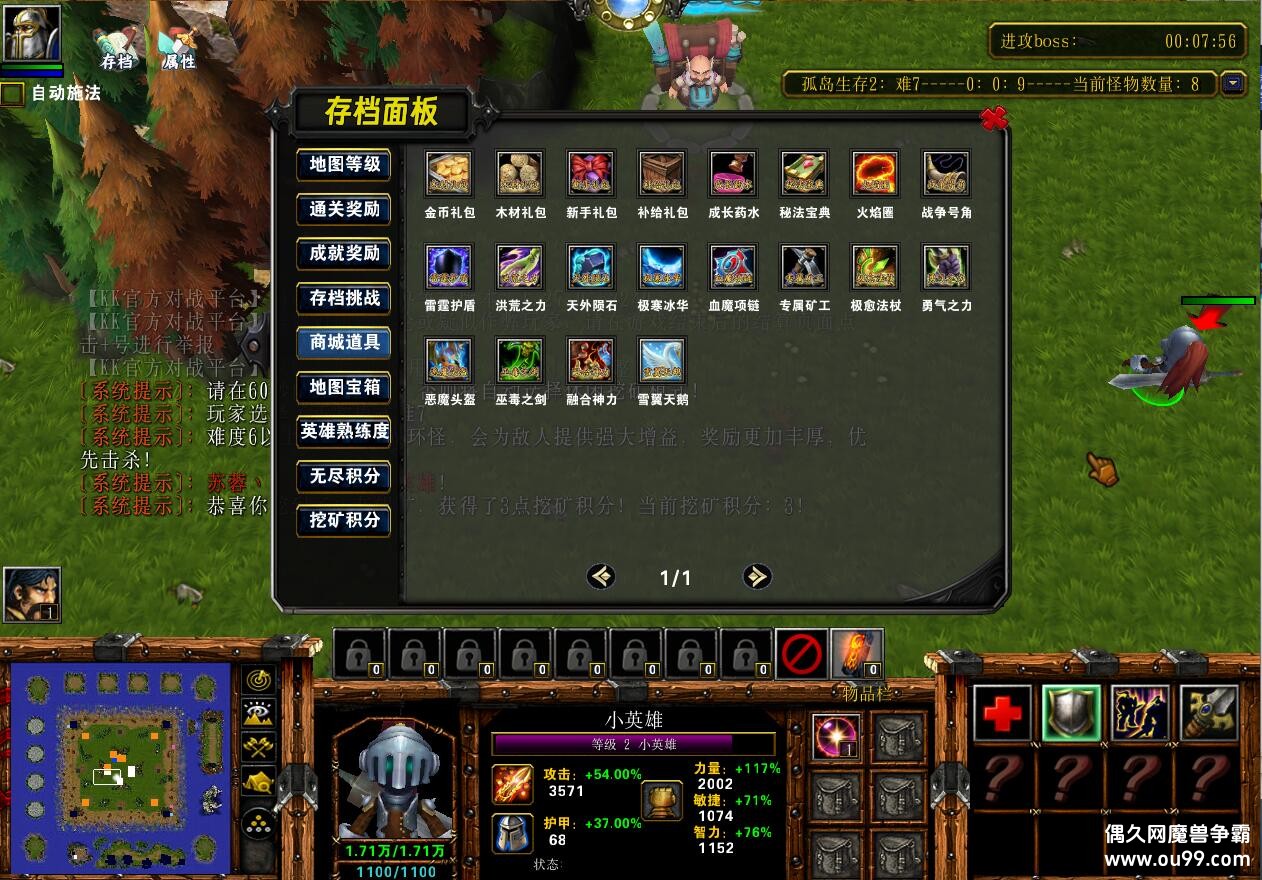Switch to the 英雄熟练度 tab
This screenshot has width=1262, height=880.
click(x=344, y=431)
